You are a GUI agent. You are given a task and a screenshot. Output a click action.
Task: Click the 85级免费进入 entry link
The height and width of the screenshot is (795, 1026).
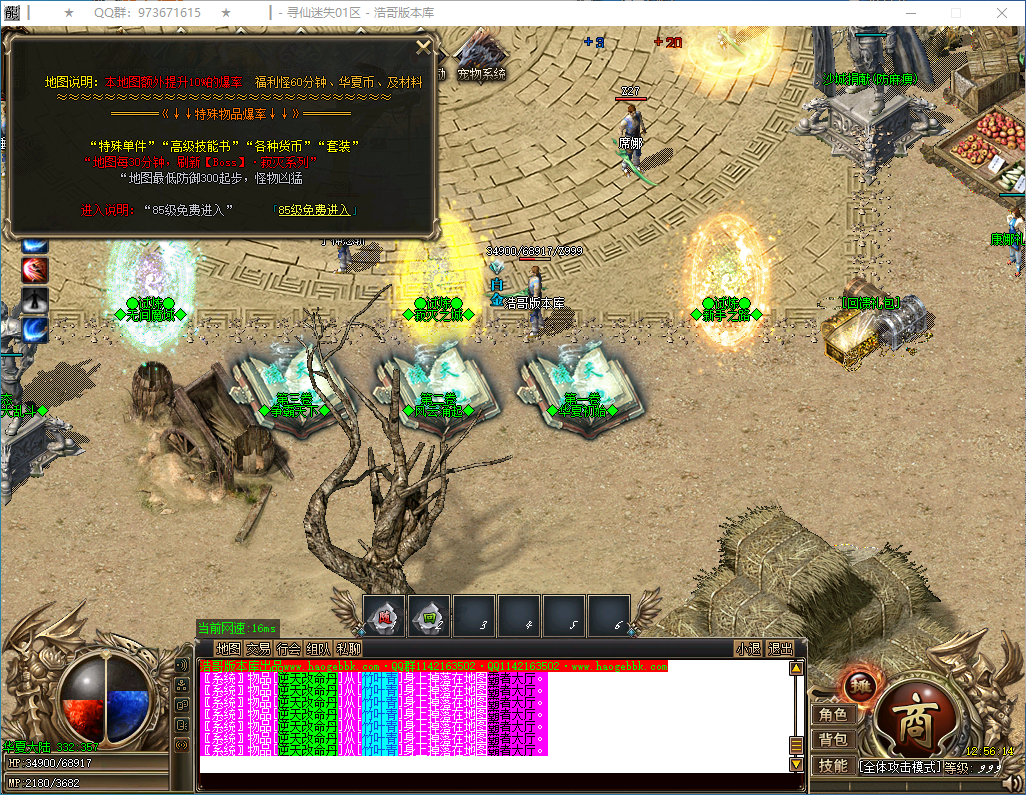[x=314, y=210]
